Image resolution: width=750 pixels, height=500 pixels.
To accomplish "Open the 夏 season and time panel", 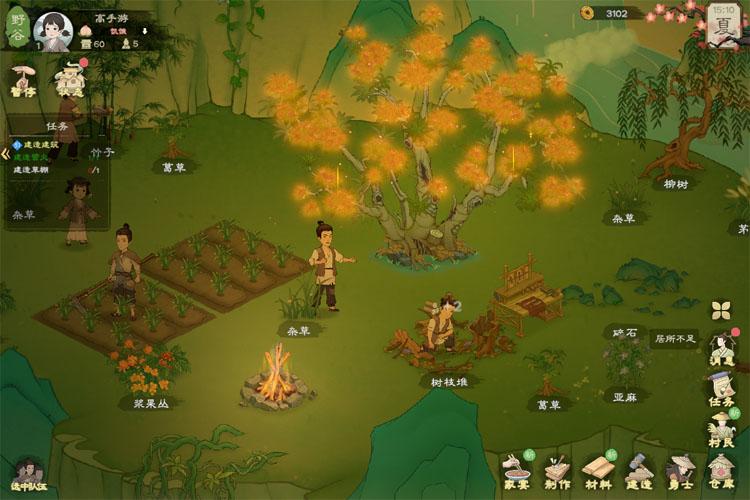I will coord(722,24).
